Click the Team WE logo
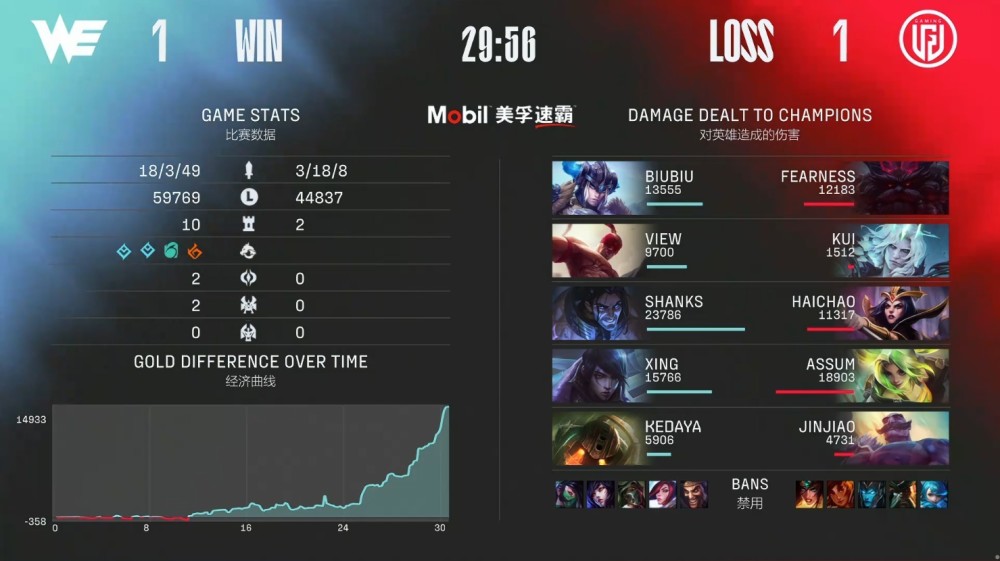The width and height of the screenshot is (1000, 561). [68, 40]
